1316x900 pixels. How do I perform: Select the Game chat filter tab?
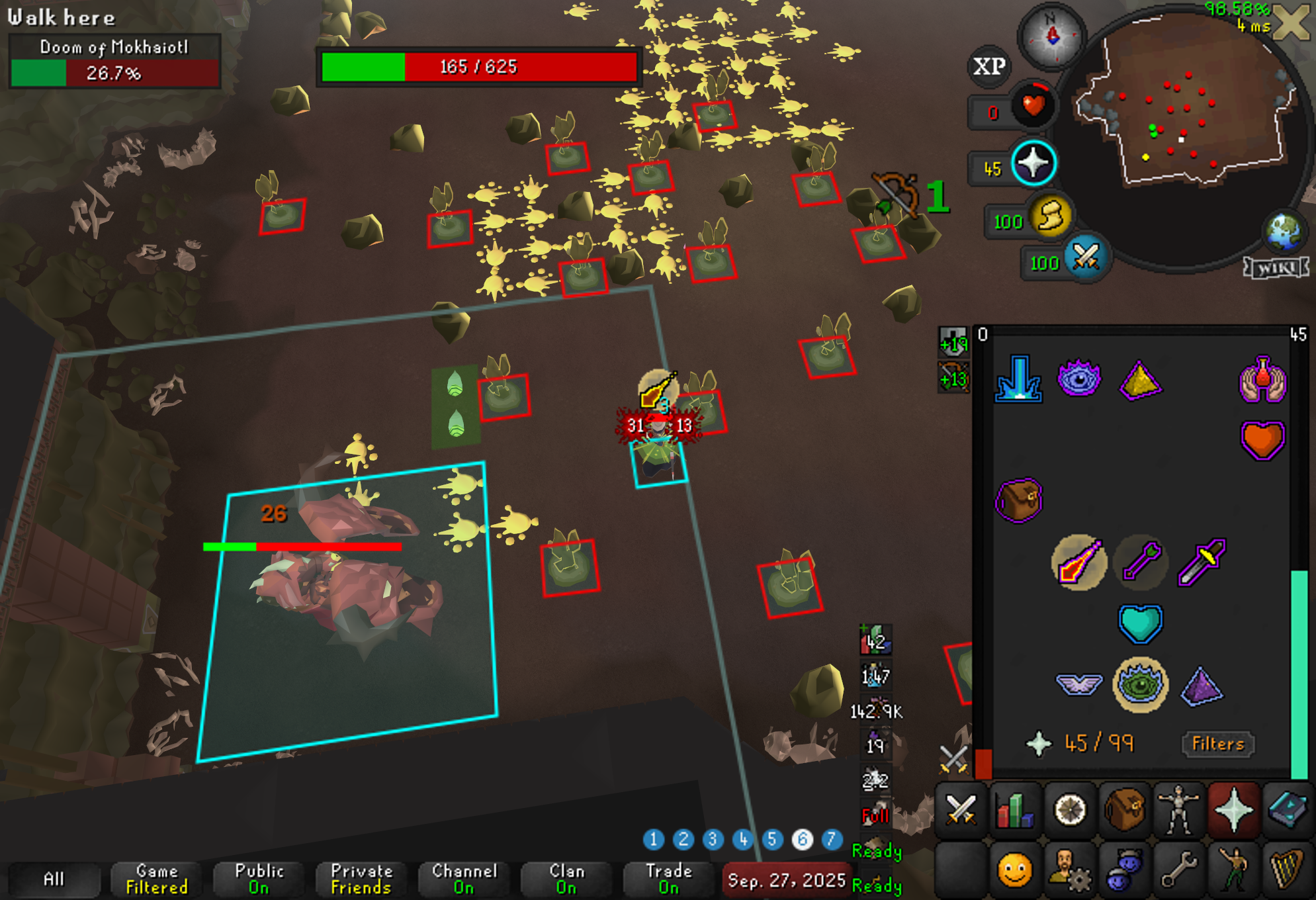(157, 879)
